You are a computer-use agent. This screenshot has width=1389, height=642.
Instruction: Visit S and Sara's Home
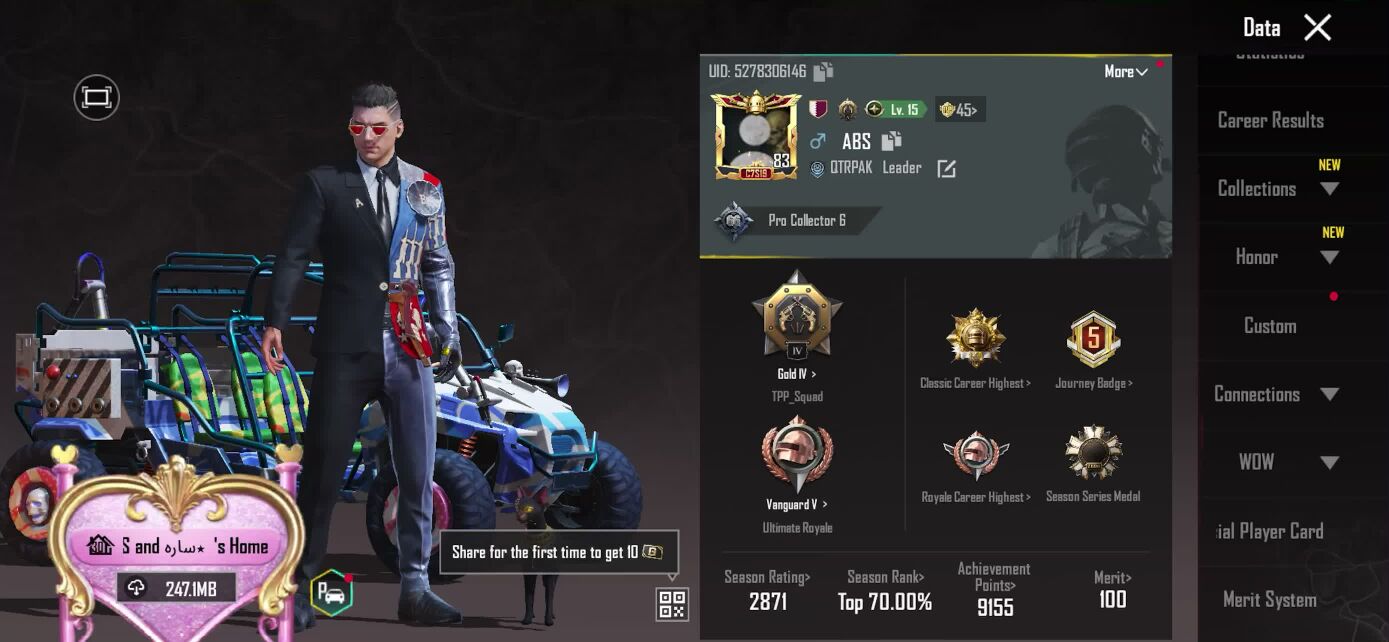[178, 546]
